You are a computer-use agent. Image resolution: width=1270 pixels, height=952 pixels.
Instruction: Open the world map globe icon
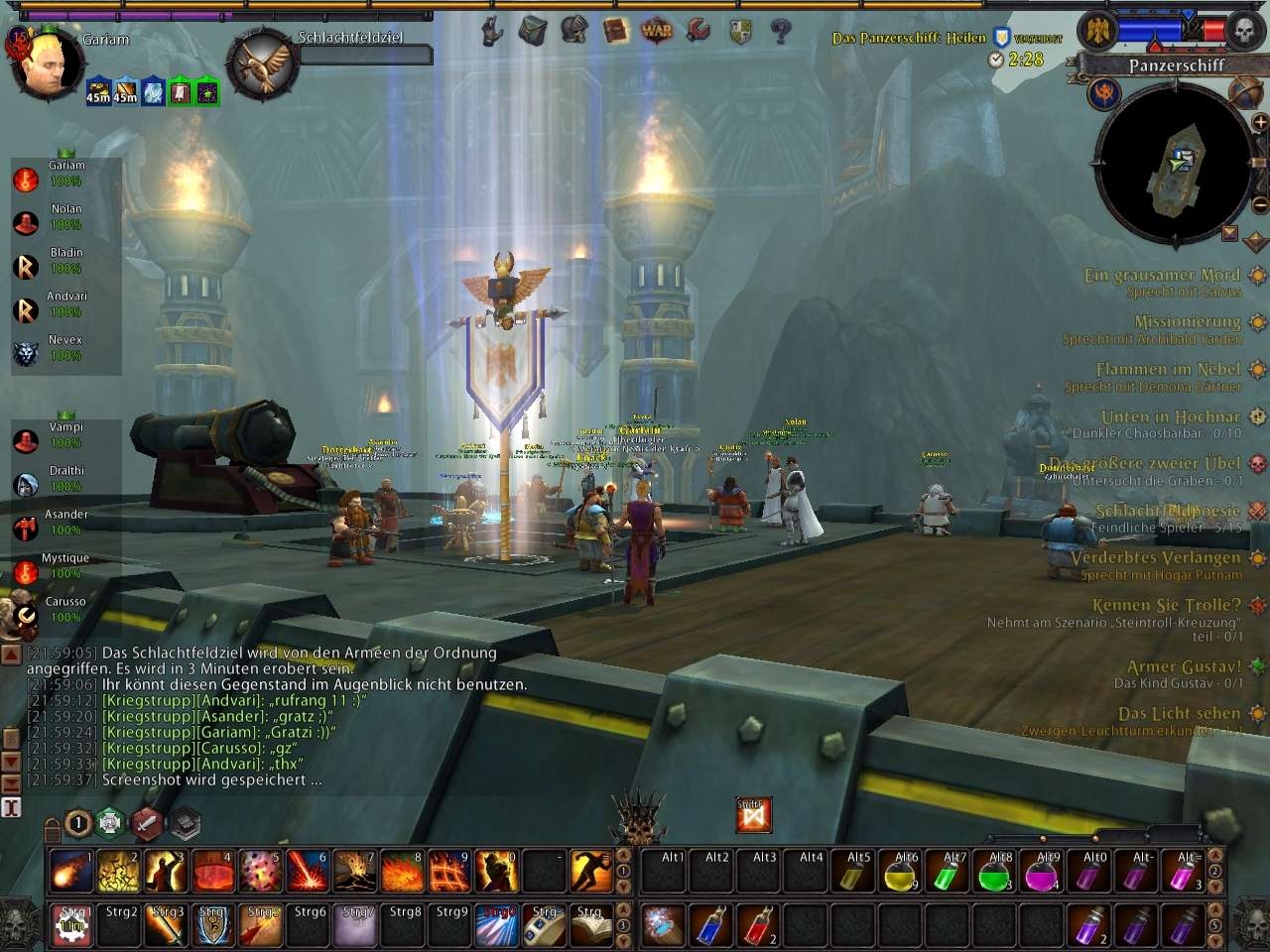[1246, 93]
